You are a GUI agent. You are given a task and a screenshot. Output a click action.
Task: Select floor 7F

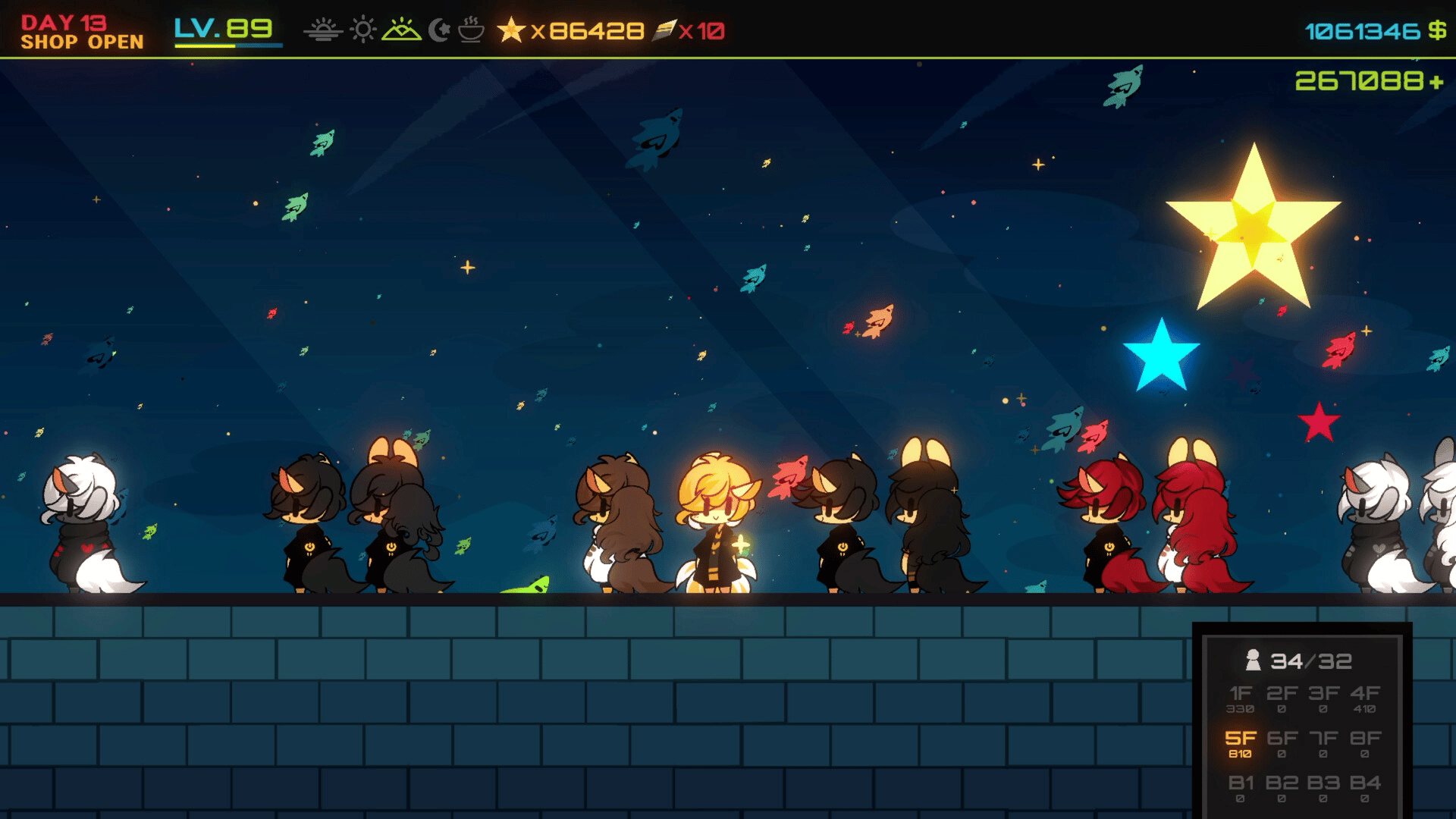(x=1323, y=742)
